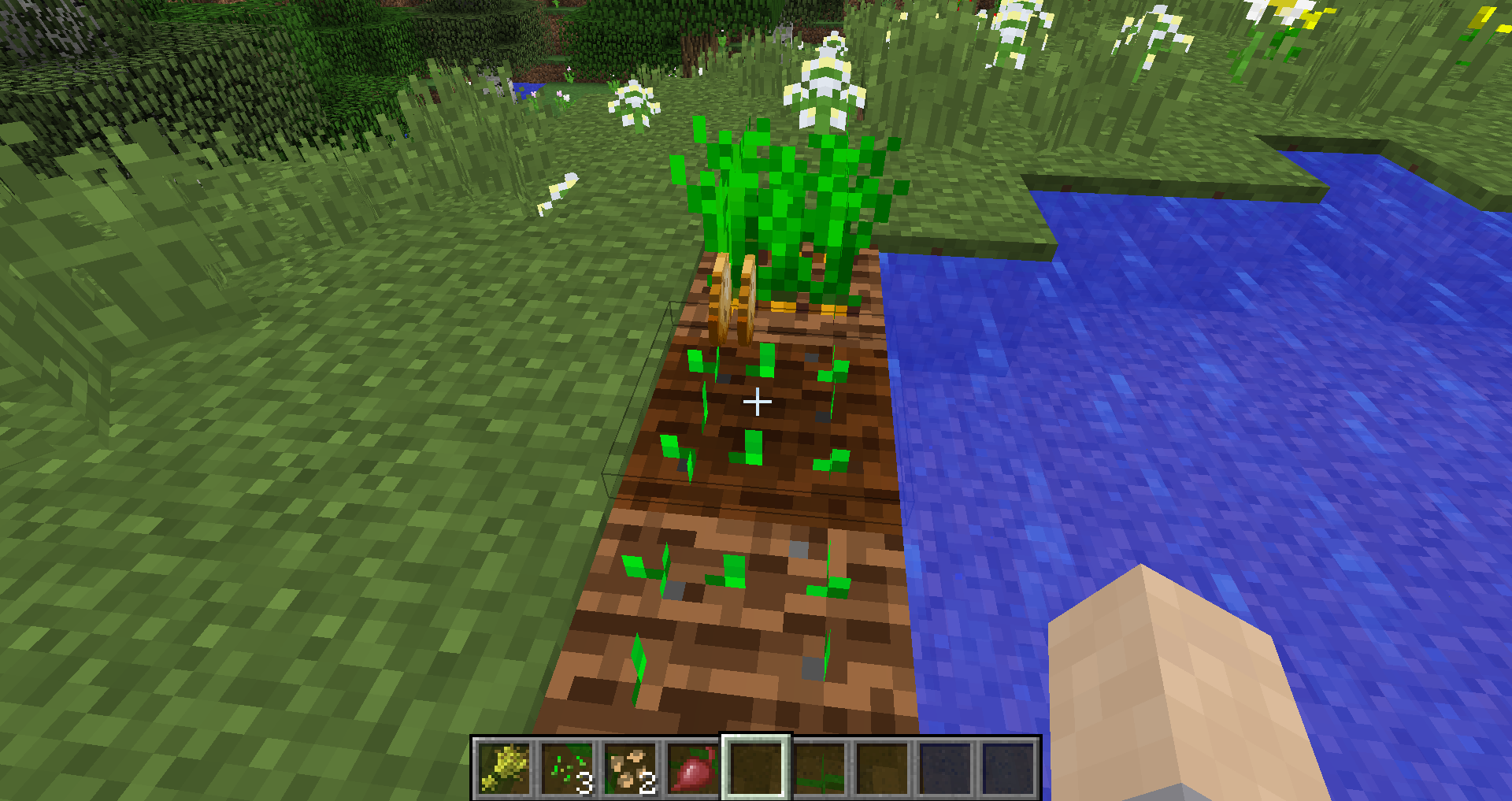
Task: Select the beetroot seeds stack of two
Action: pyautogui.click(x=631, y=768)
